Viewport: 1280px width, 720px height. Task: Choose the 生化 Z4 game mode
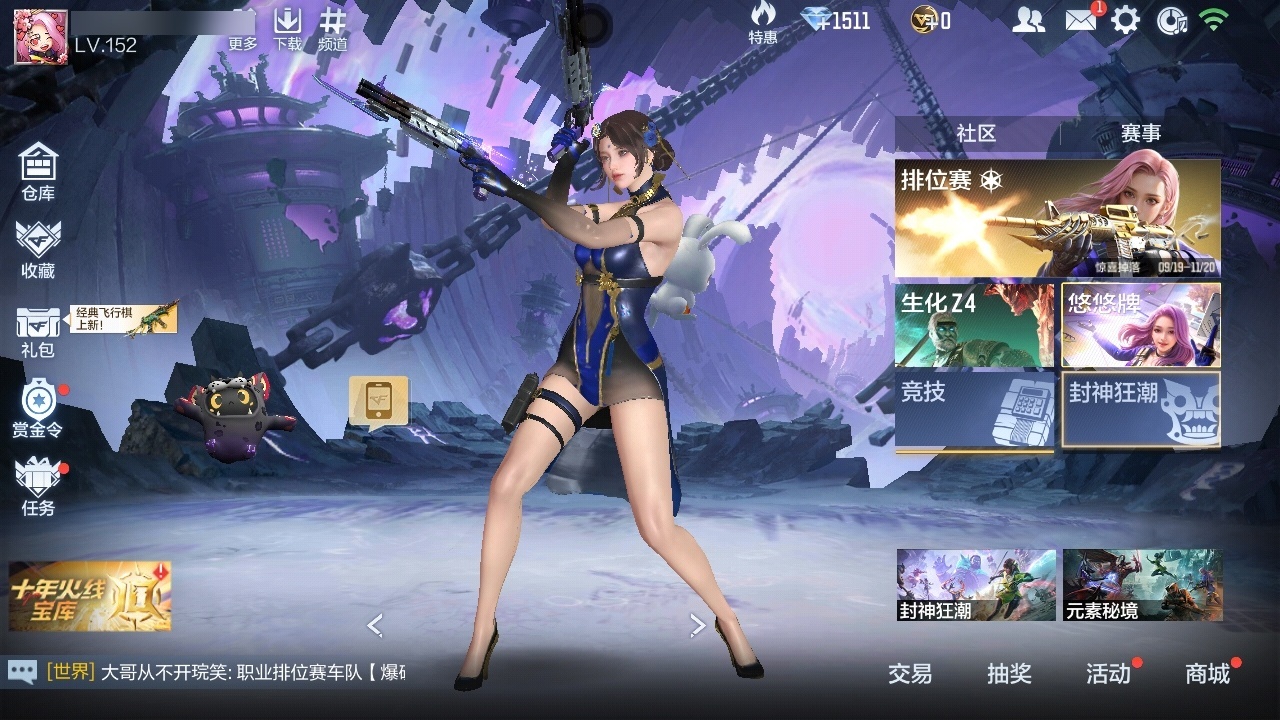tap(974, 325)
